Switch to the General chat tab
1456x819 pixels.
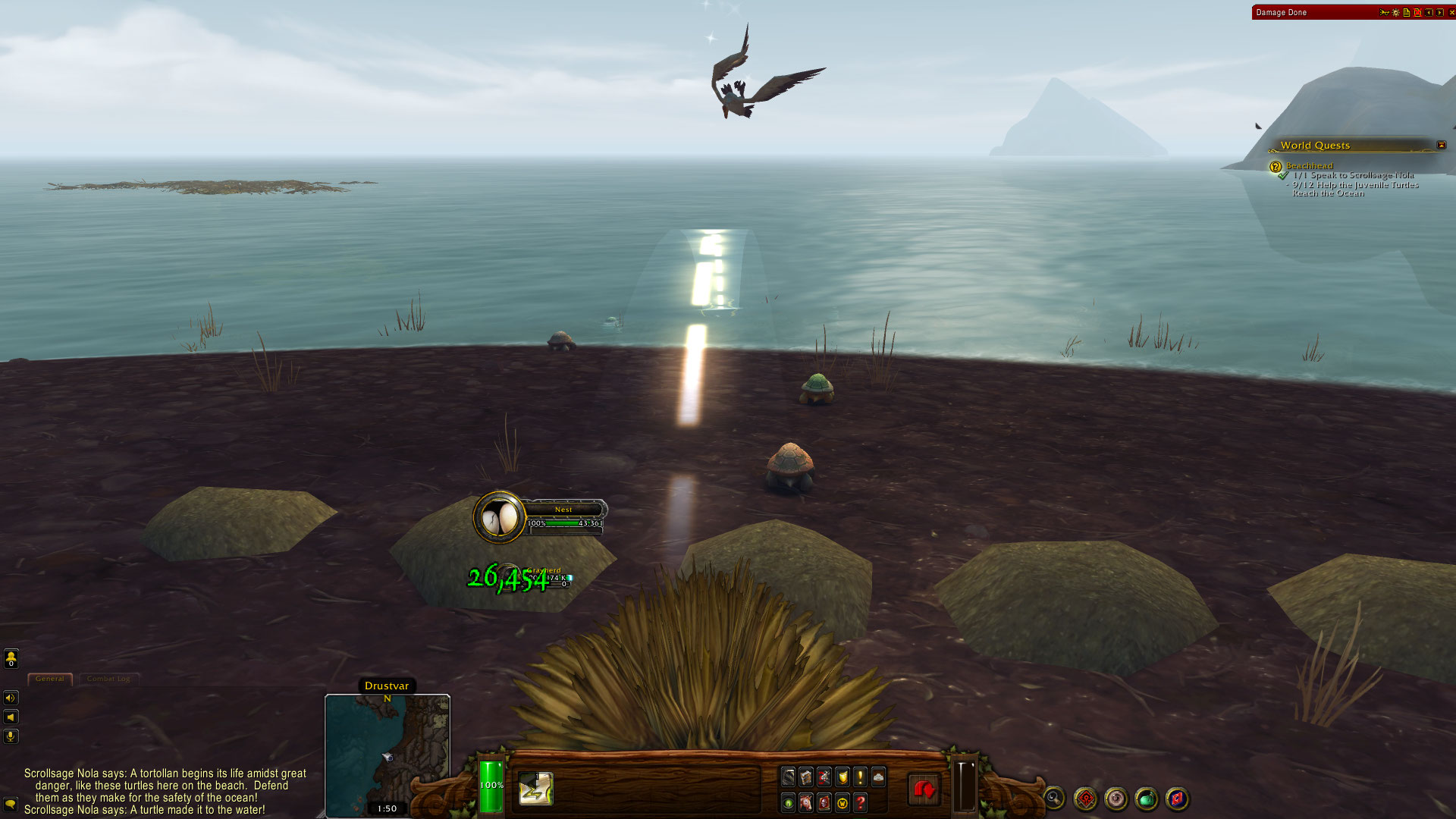click(50, 679)
